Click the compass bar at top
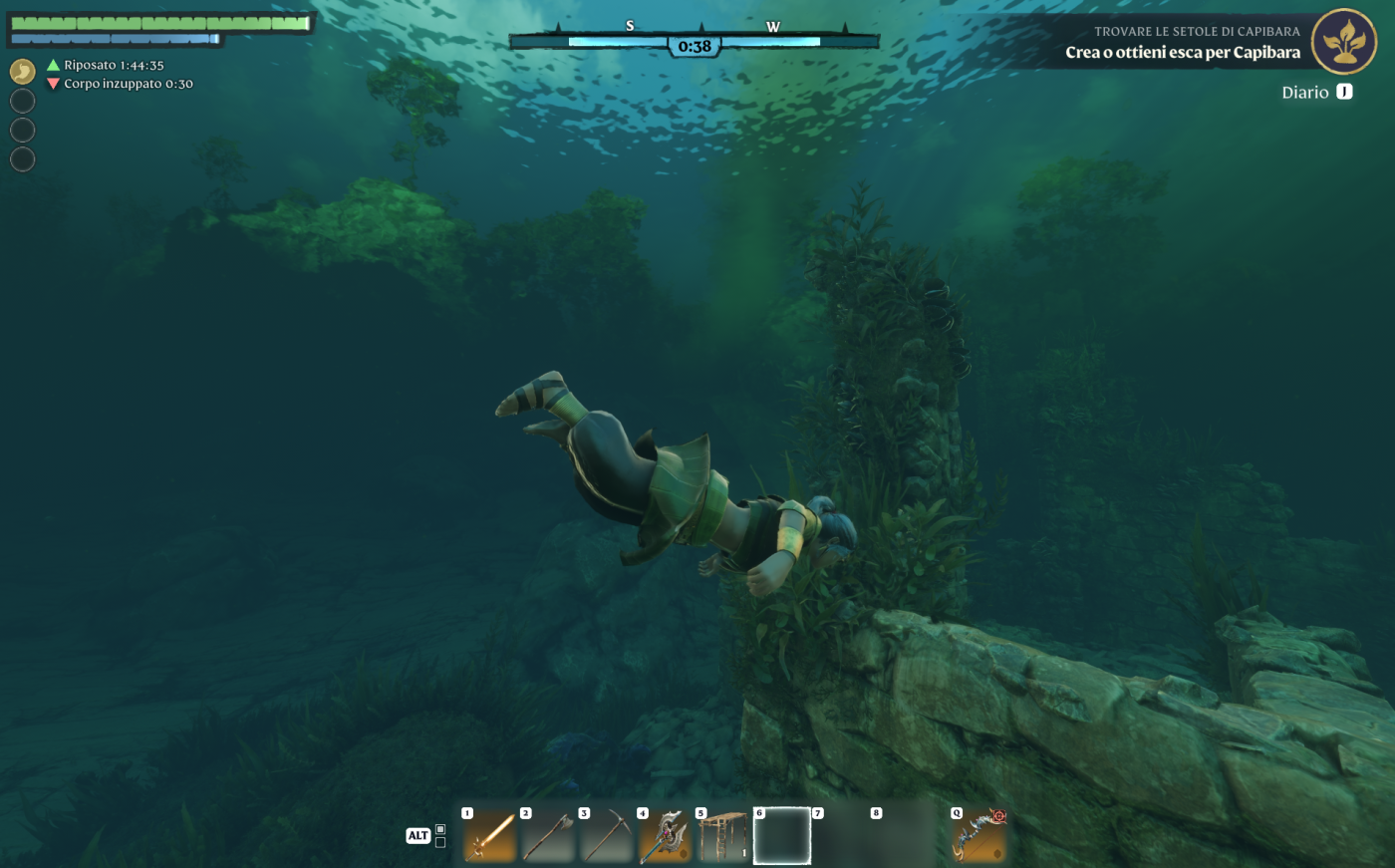Screen dimensions: 1395x868 point(695,41)
